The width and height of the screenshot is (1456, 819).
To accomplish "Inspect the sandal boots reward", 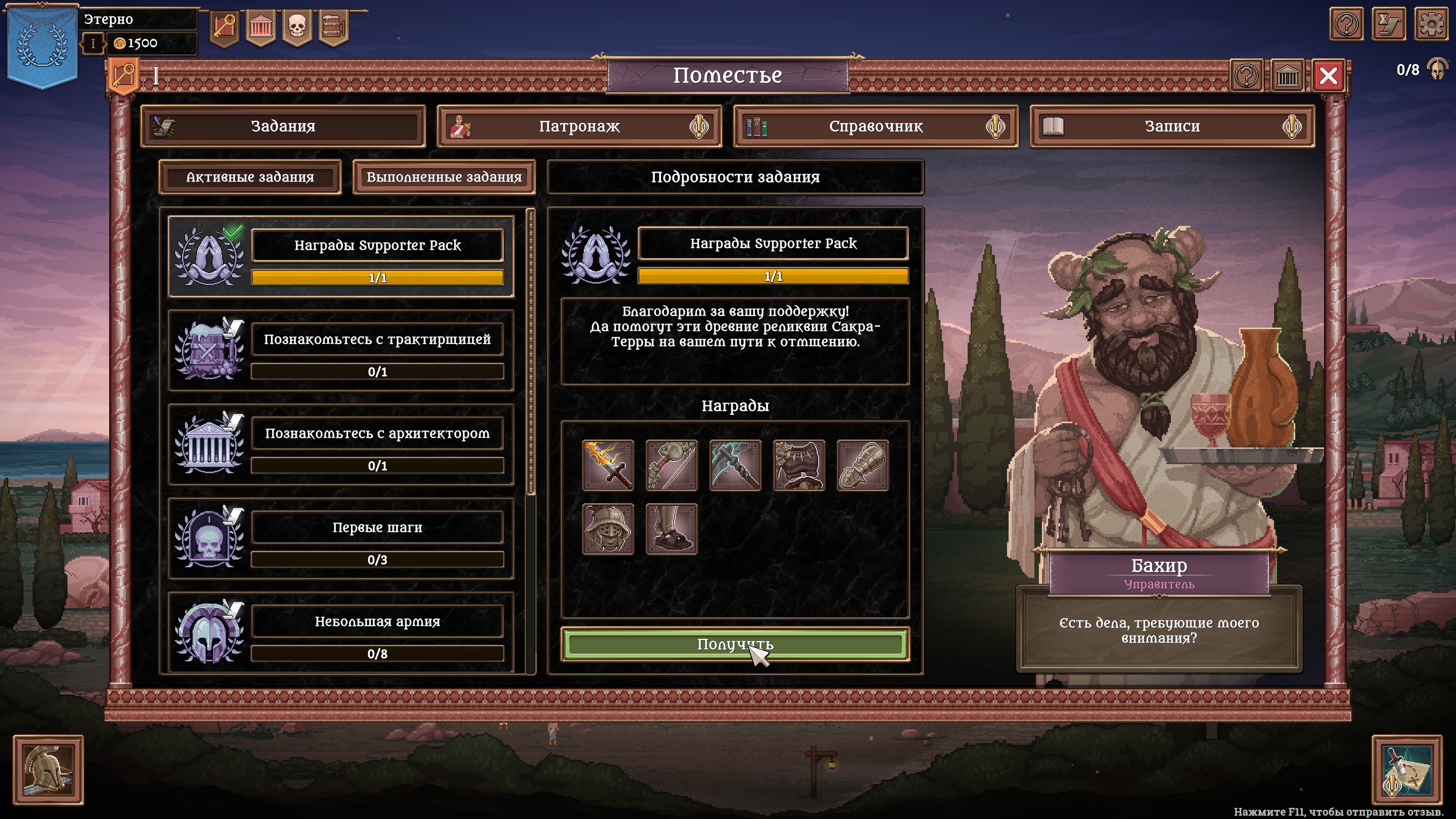I will point(672,529).
